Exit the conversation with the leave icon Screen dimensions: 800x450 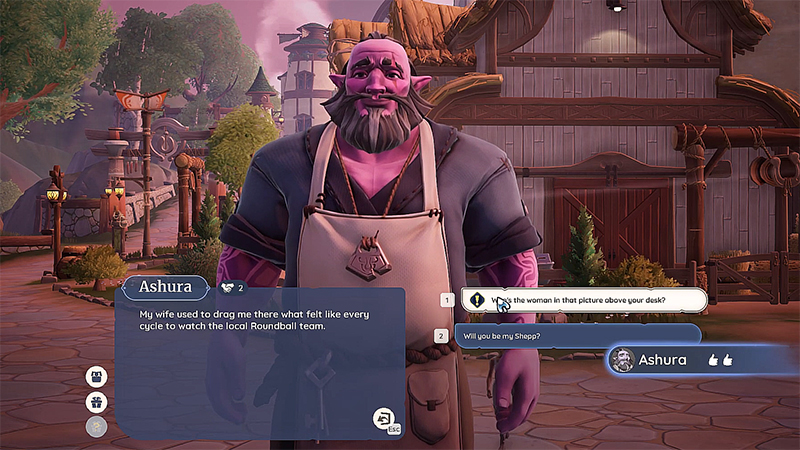click(384, 419)
